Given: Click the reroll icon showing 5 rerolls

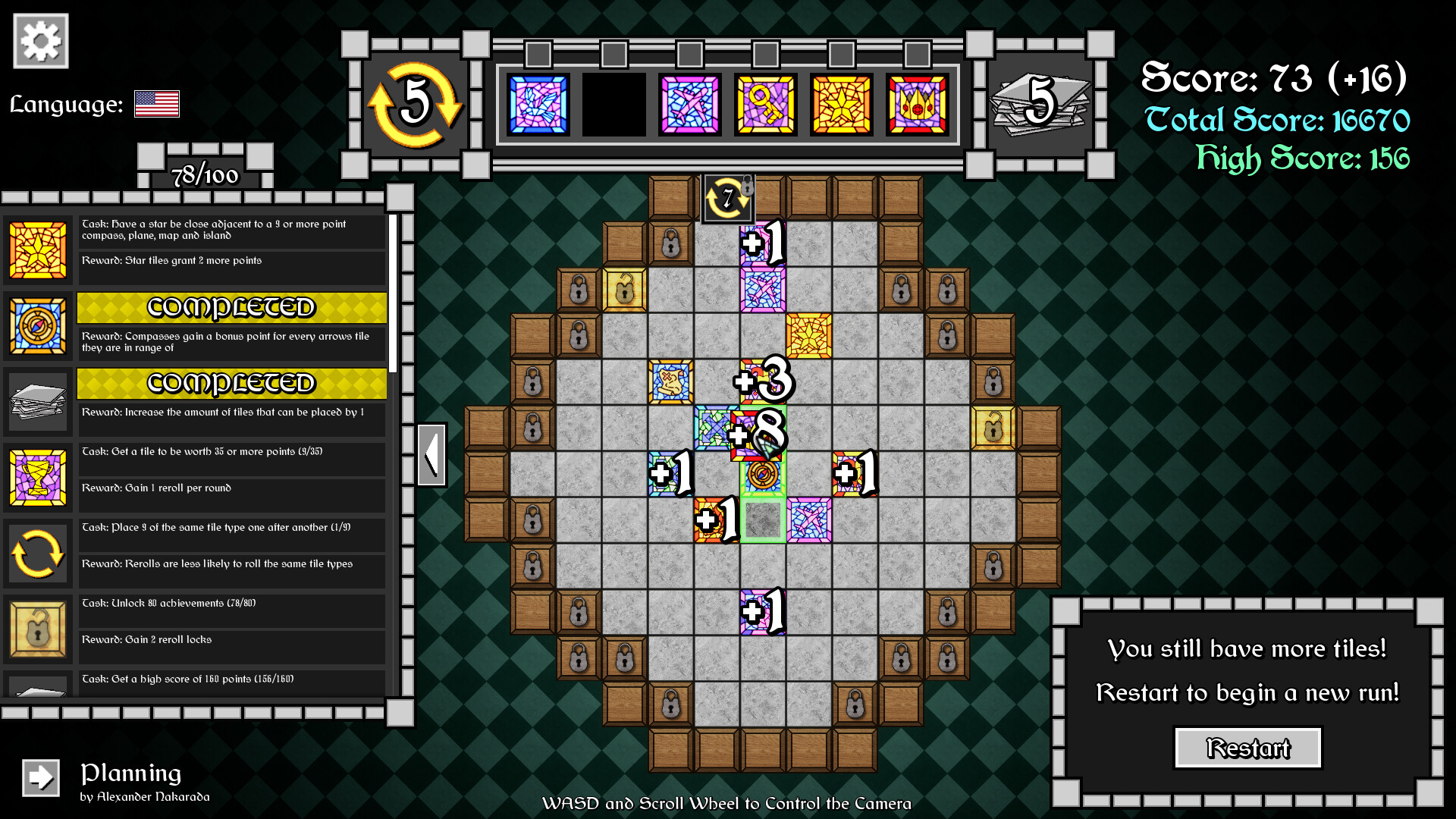Looking at the screenshot, I should 416,104.
